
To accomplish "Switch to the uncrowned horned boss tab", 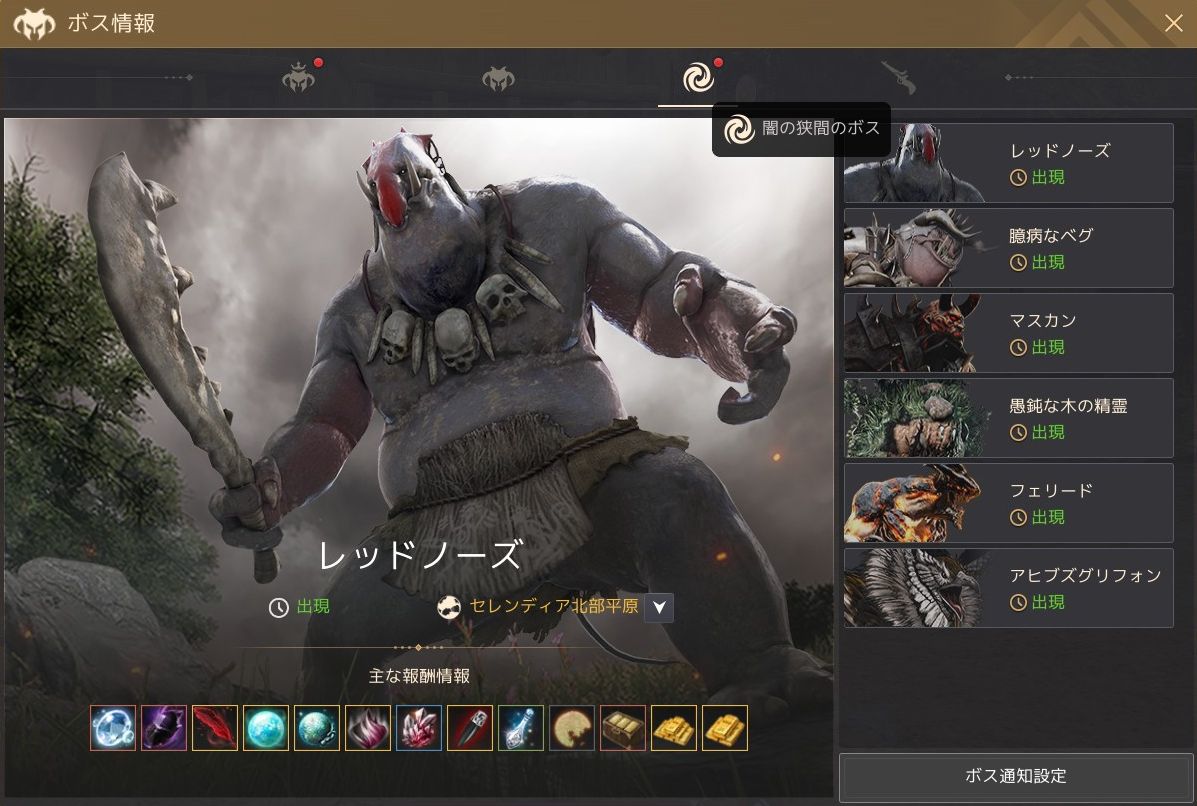I will click(498, 78).
